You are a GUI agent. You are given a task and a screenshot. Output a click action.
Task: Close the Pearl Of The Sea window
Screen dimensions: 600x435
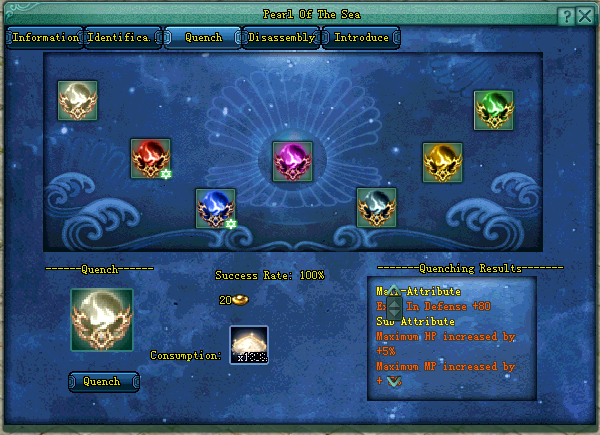tap(586, 15)
